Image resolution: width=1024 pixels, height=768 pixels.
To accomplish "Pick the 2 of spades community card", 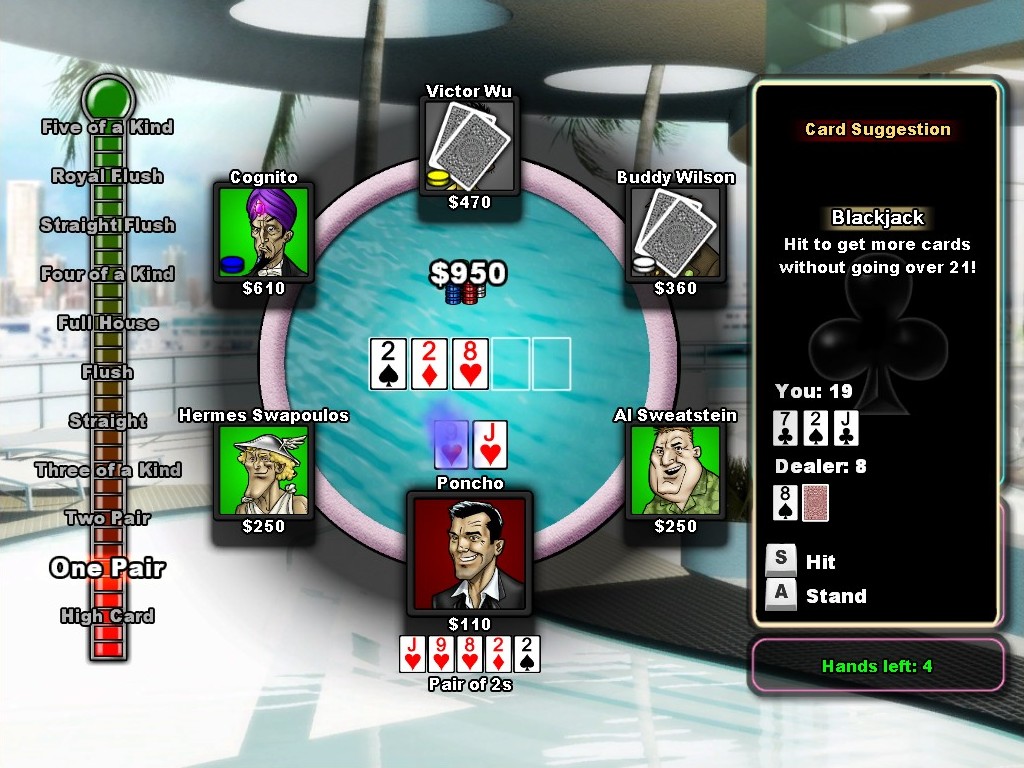I will [x=388, y=364].
